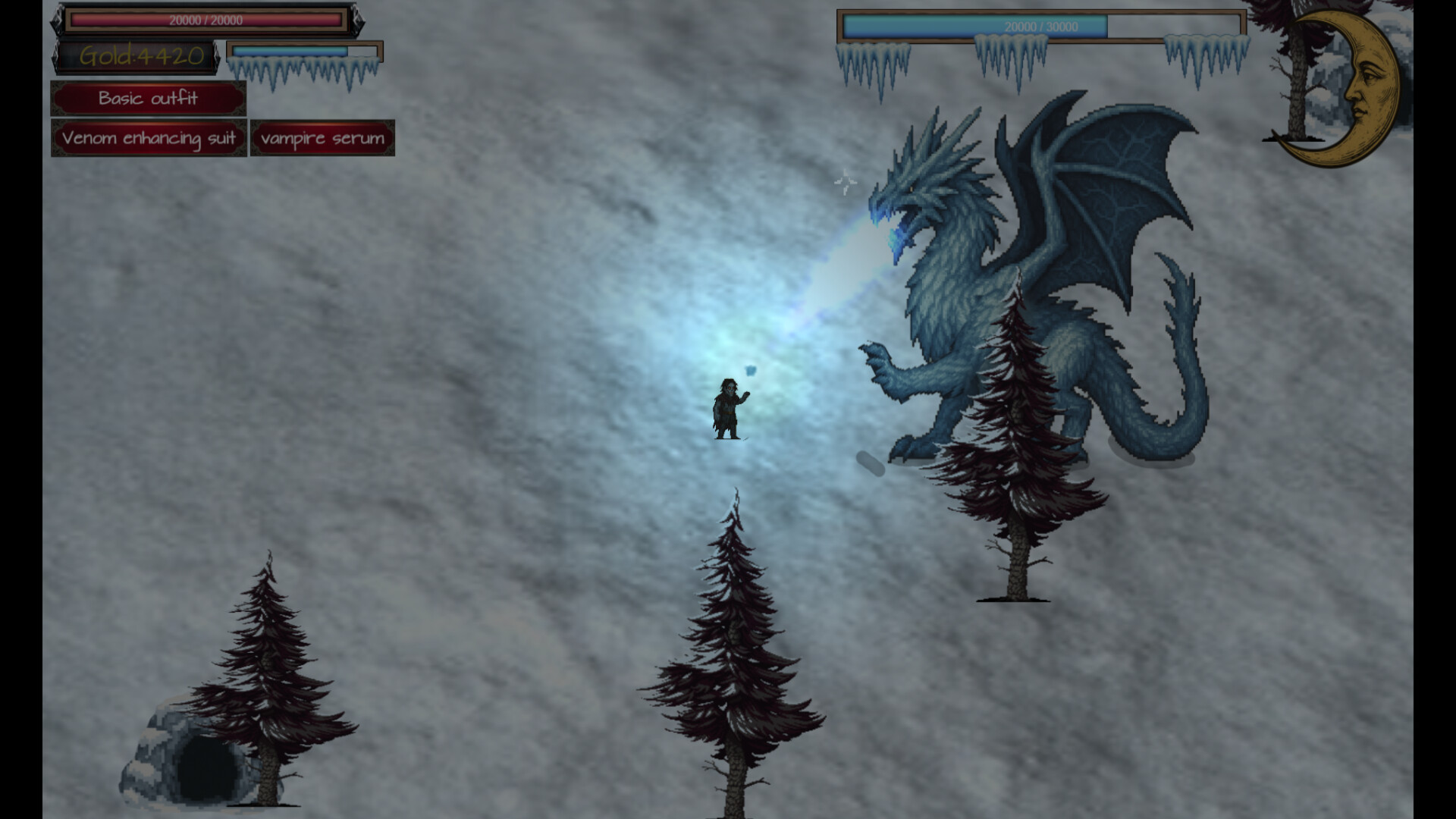This screenshot has width=1456, height=819.
Task: Click the Gold:4420 counter display
Action: click(139, 55)
